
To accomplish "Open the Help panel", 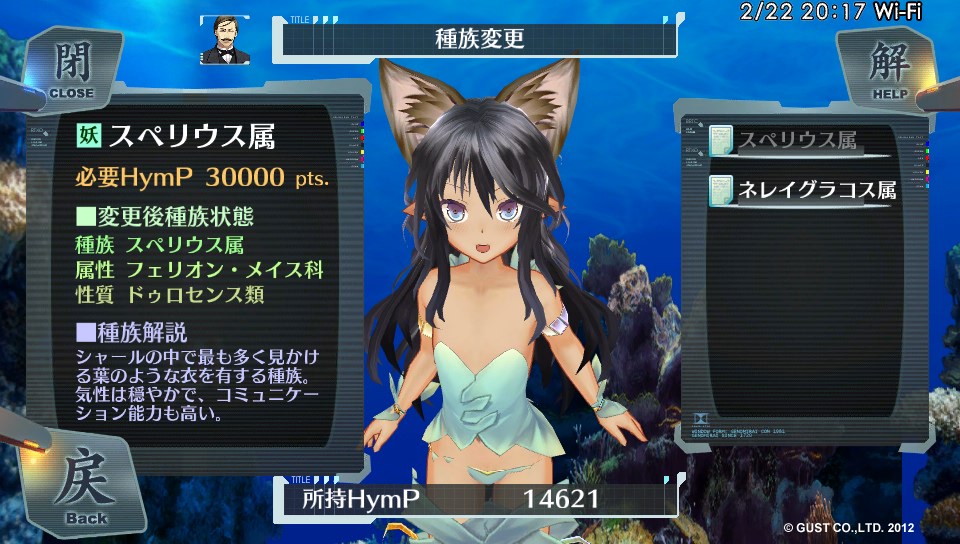I will point(888,70).
